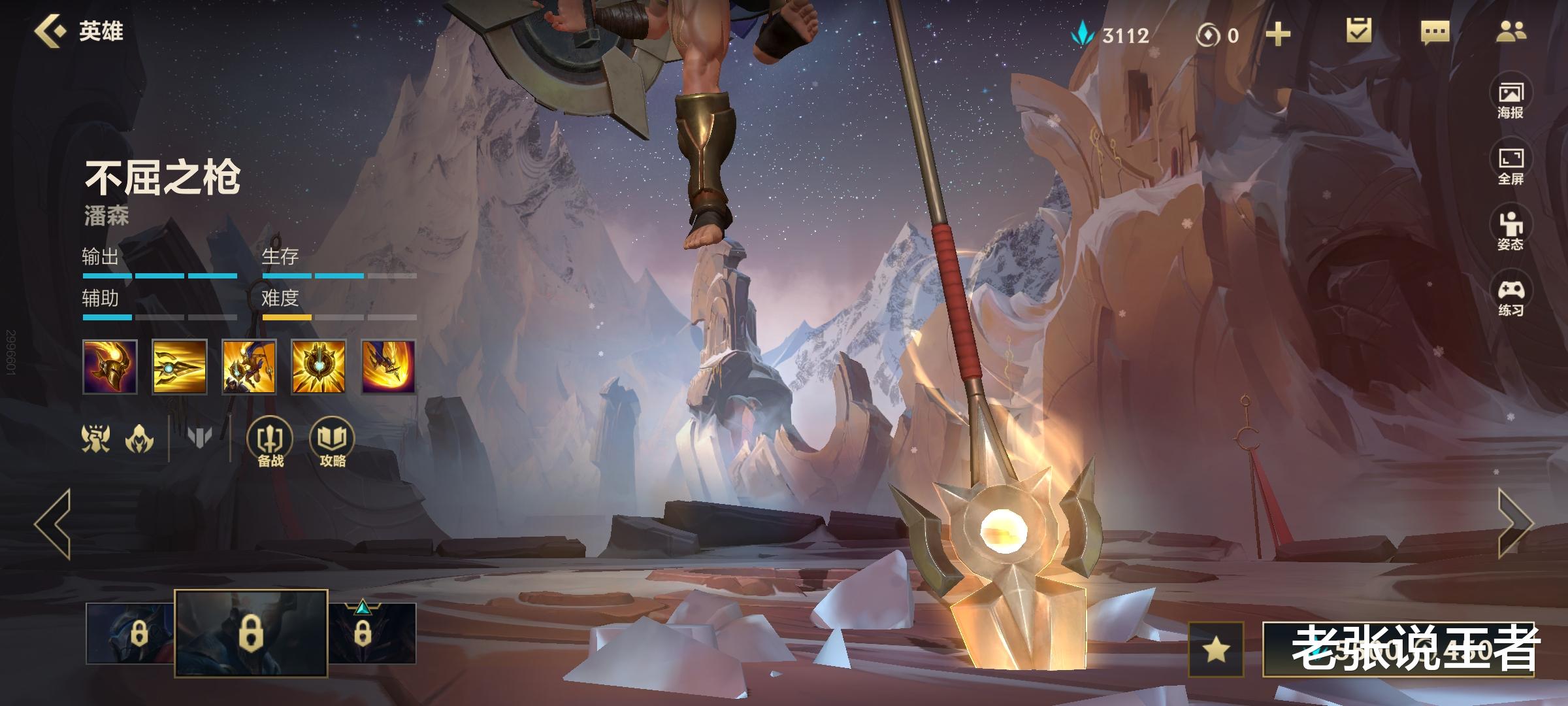This screenshot has width=1568, height=706.
Task: Open the 攻略 strategy guide
Action: click(332, 443)
